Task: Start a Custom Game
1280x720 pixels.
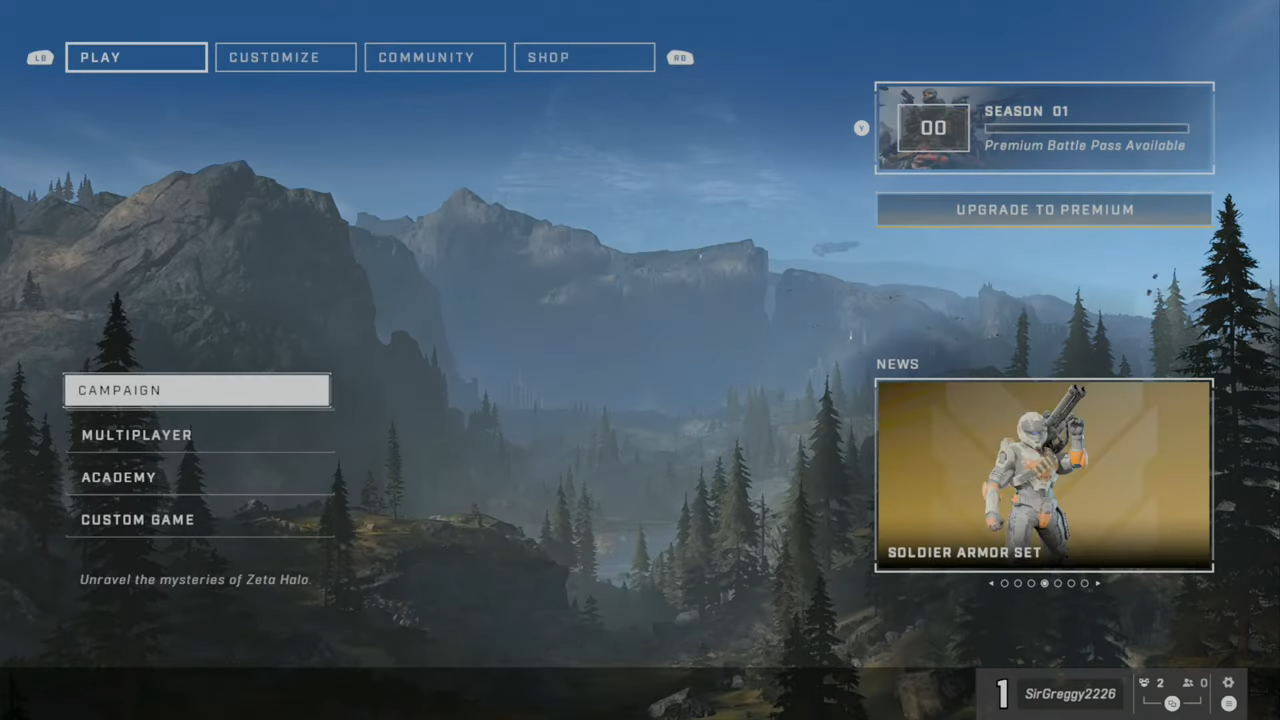Action: pos(199,520)
